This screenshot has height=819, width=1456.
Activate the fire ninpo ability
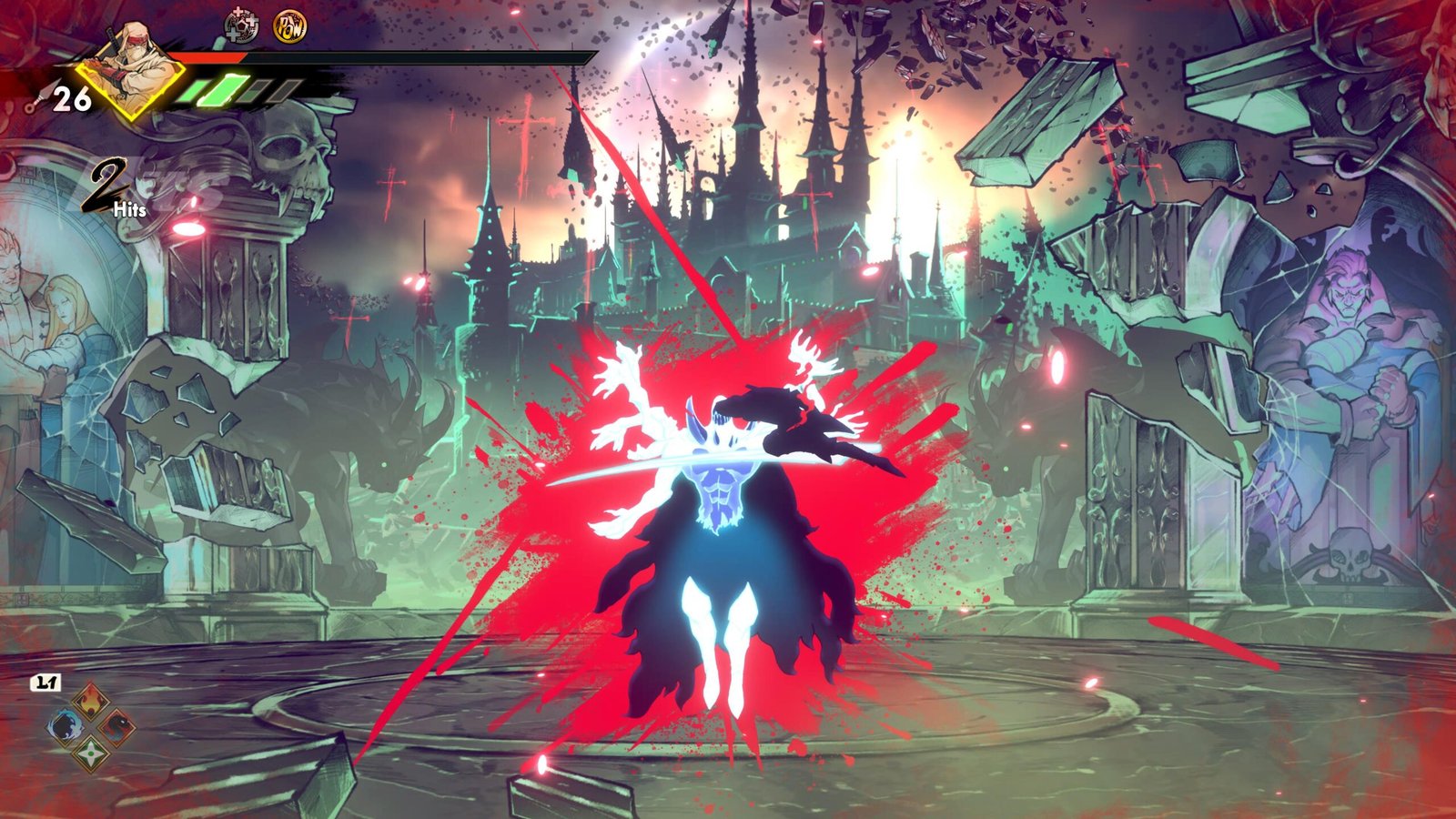91,702
